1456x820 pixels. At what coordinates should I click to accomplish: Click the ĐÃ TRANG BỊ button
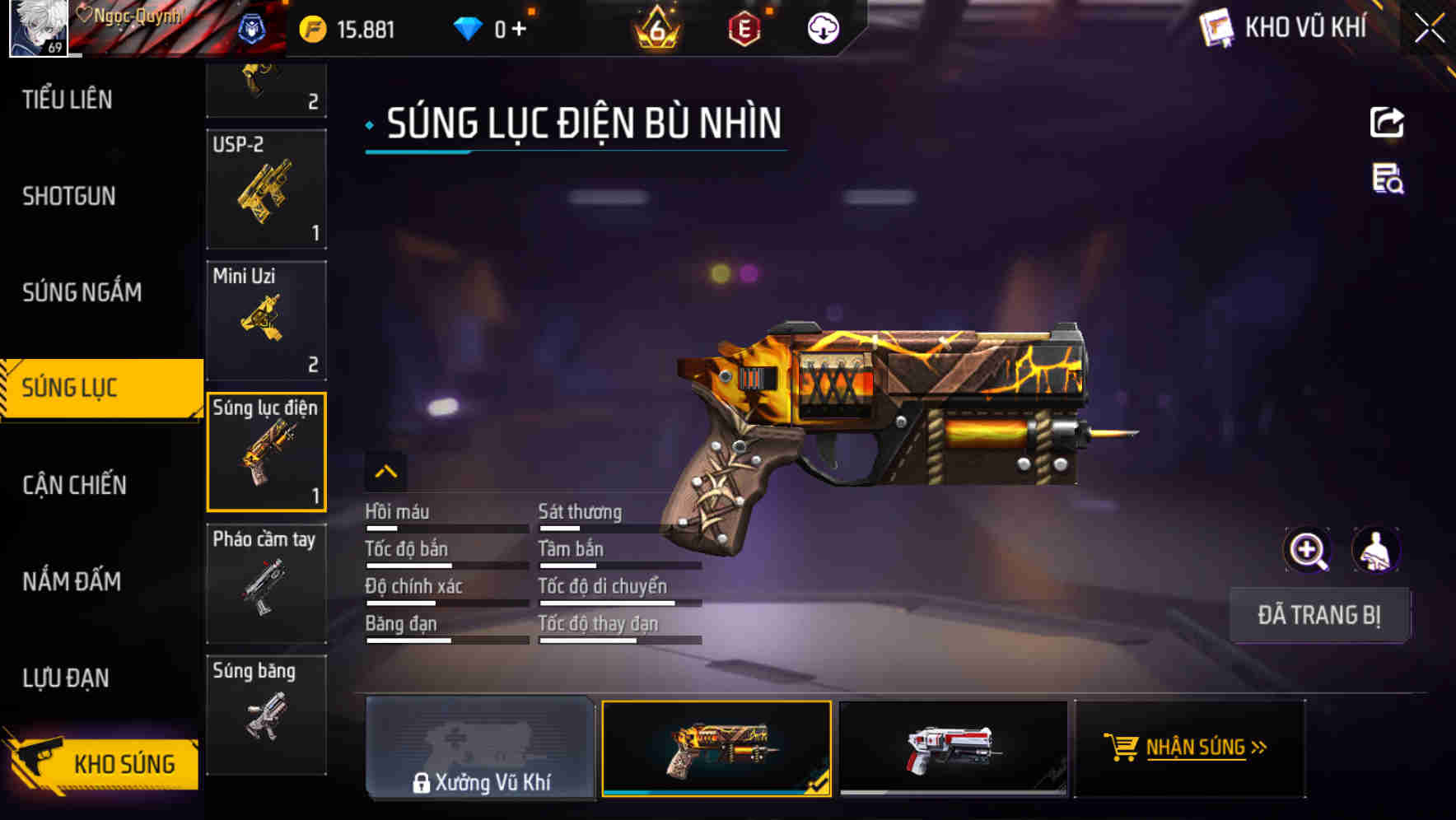pyautogui.click(x=1320, y=614)
